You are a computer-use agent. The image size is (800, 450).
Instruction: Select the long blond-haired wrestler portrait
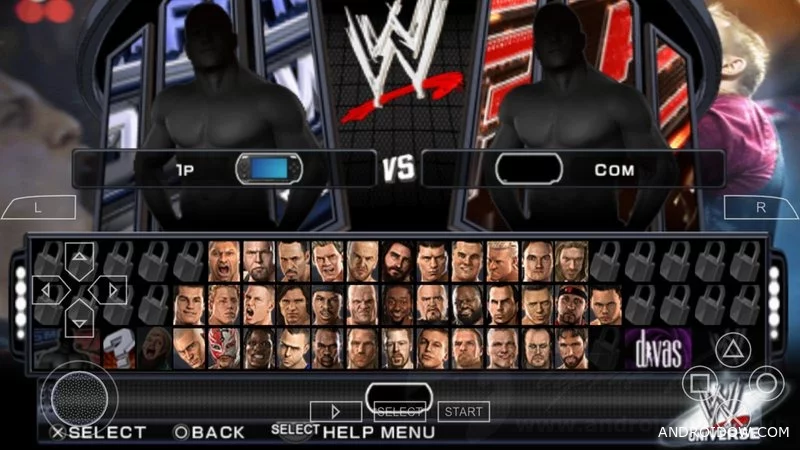coord(571,260)
